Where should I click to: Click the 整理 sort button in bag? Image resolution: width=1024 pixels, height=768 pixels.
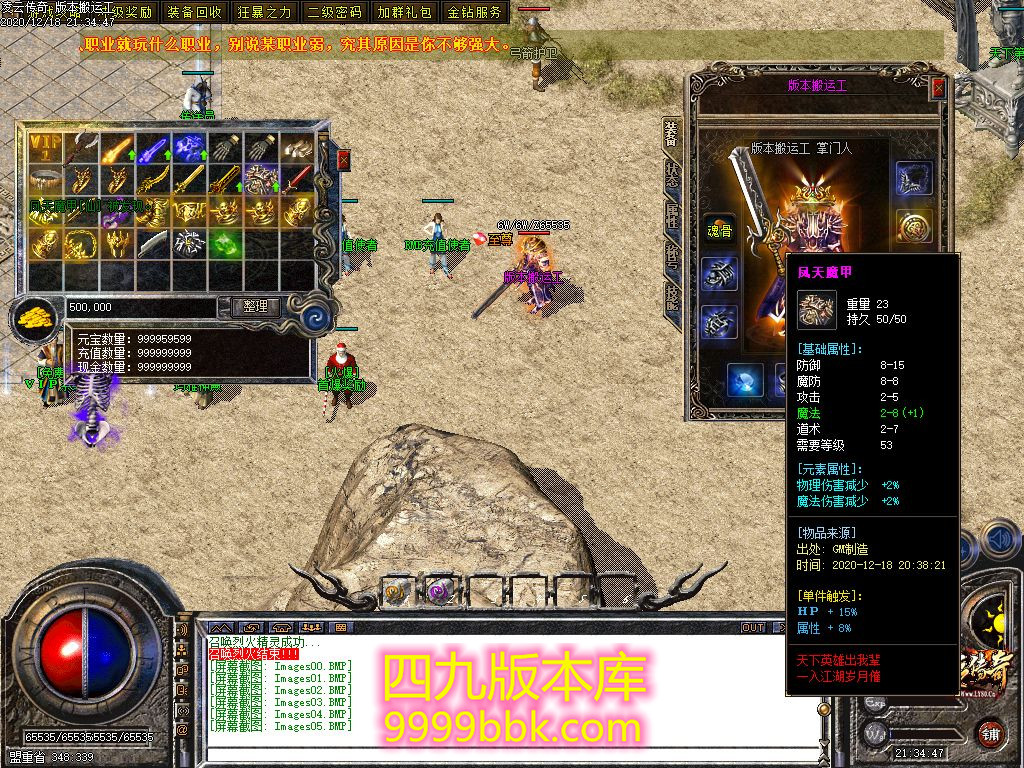[x=255, y=307]
